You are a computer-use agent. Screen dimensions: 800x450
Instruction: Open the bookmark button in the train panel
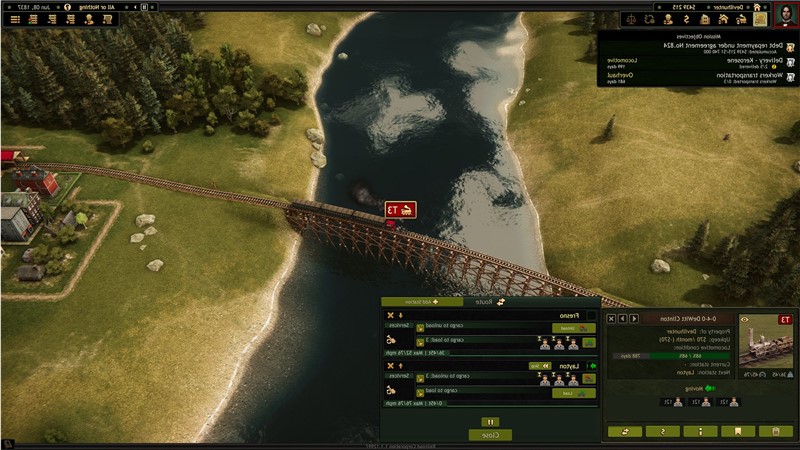pos(737,431)
